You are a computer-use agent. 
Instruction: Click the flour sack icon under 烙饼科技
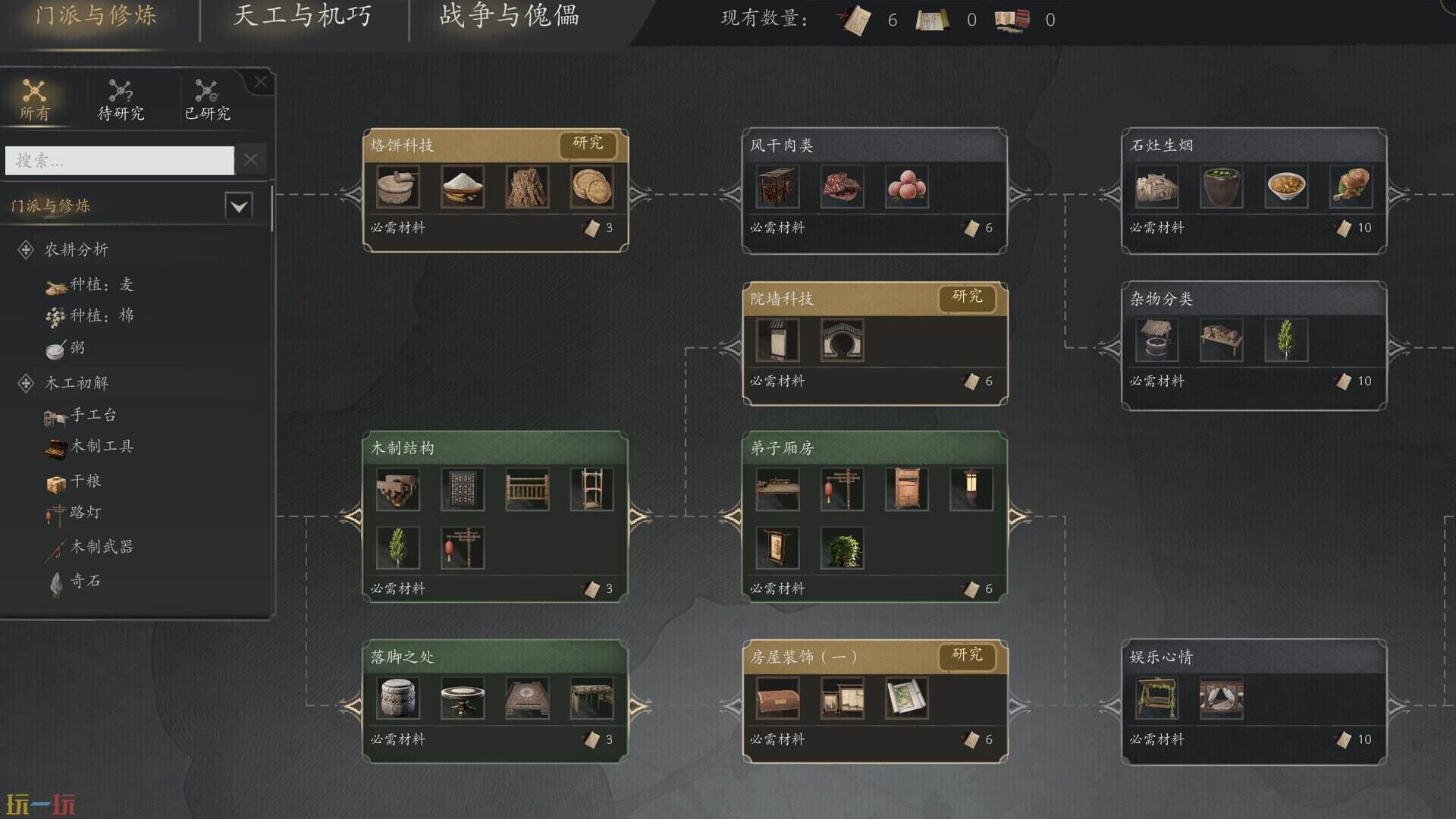tap(463, 187)
